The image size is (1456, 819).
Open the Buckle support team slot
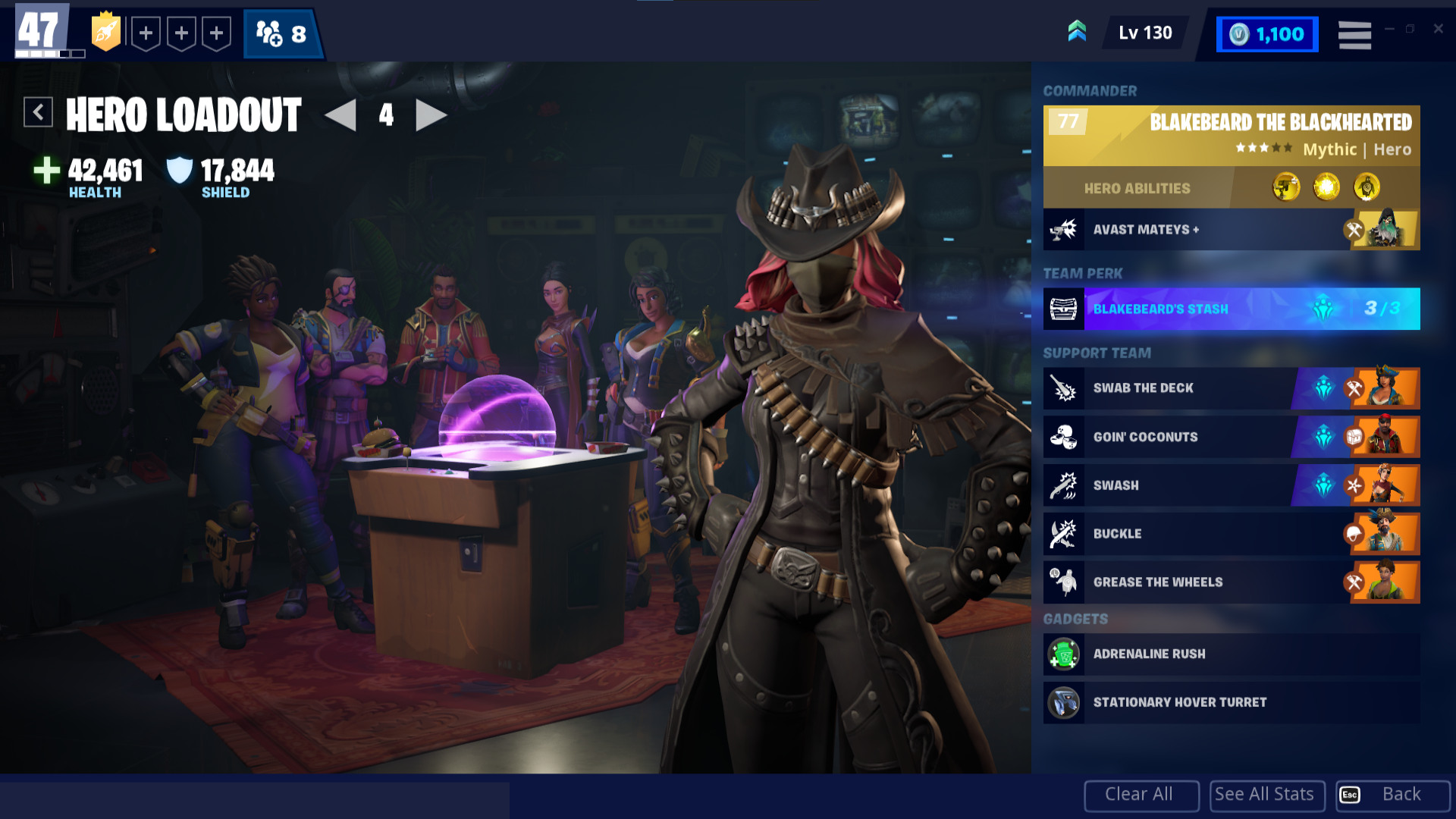1231,534
